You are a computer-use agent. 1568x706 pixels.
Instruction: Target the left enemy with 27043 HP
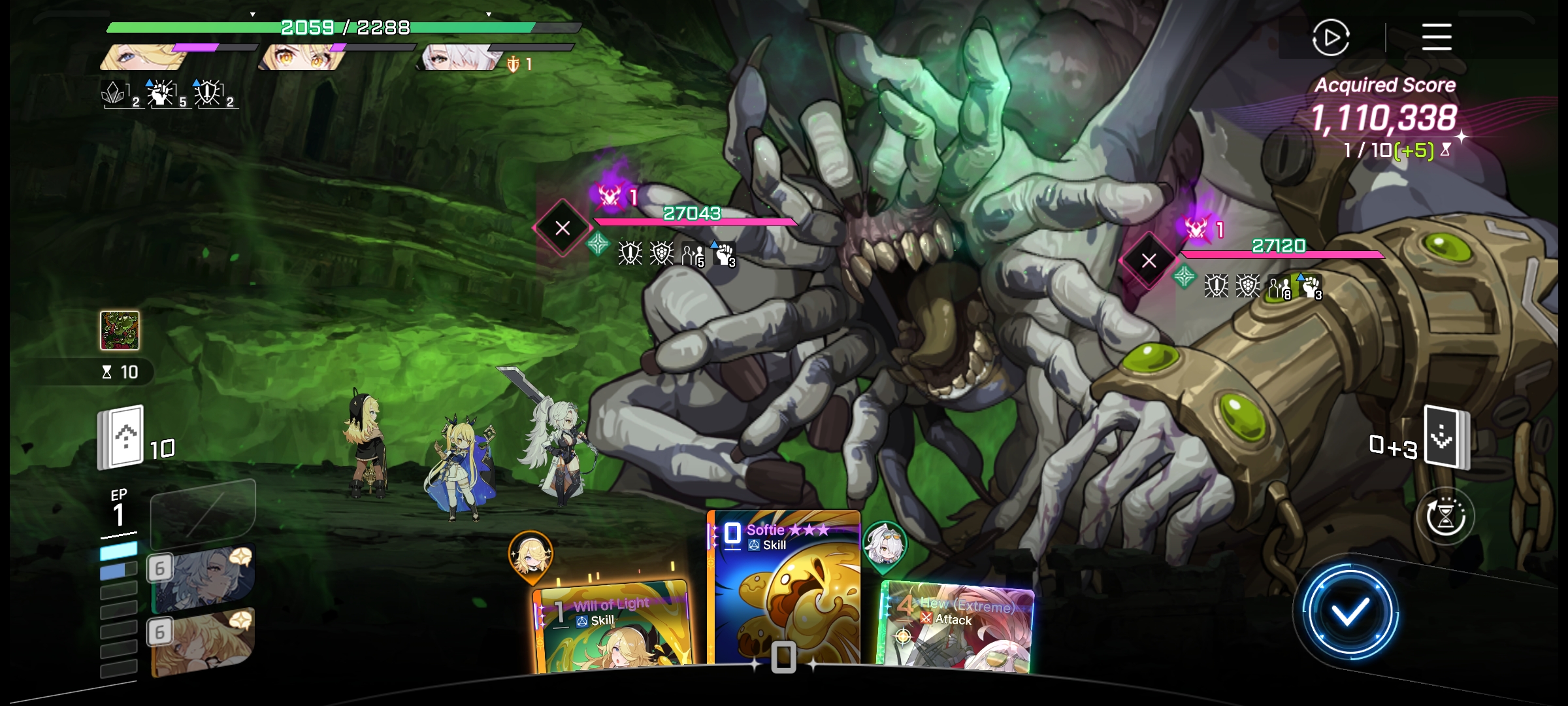click(563, 228)
